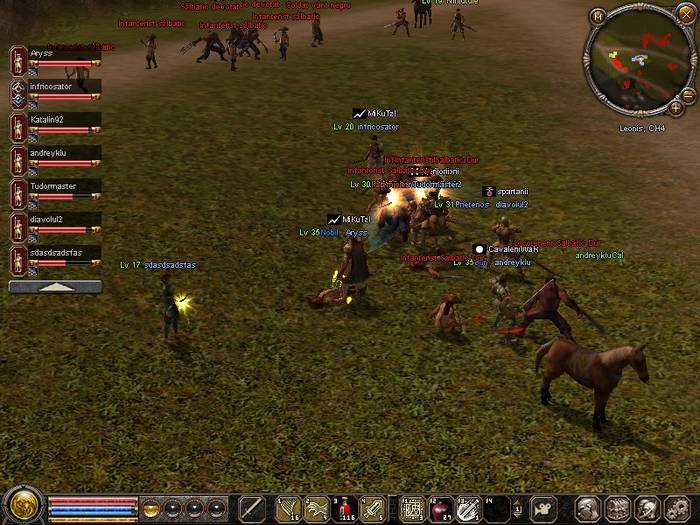Click the circular minimap
The height and width of the screenshot is (525, 700).
[641, 60]
